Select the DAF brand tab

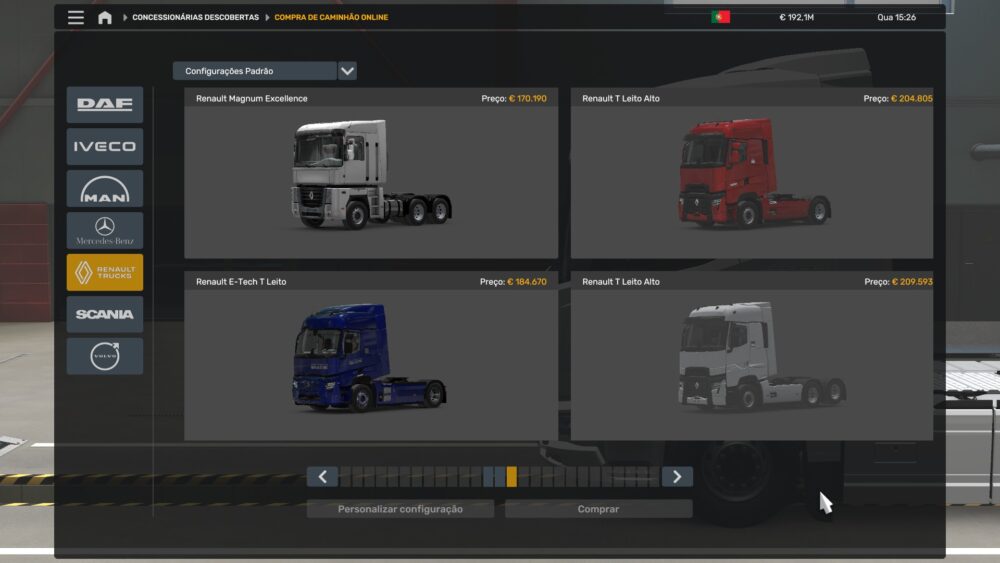tap(105, 105)
